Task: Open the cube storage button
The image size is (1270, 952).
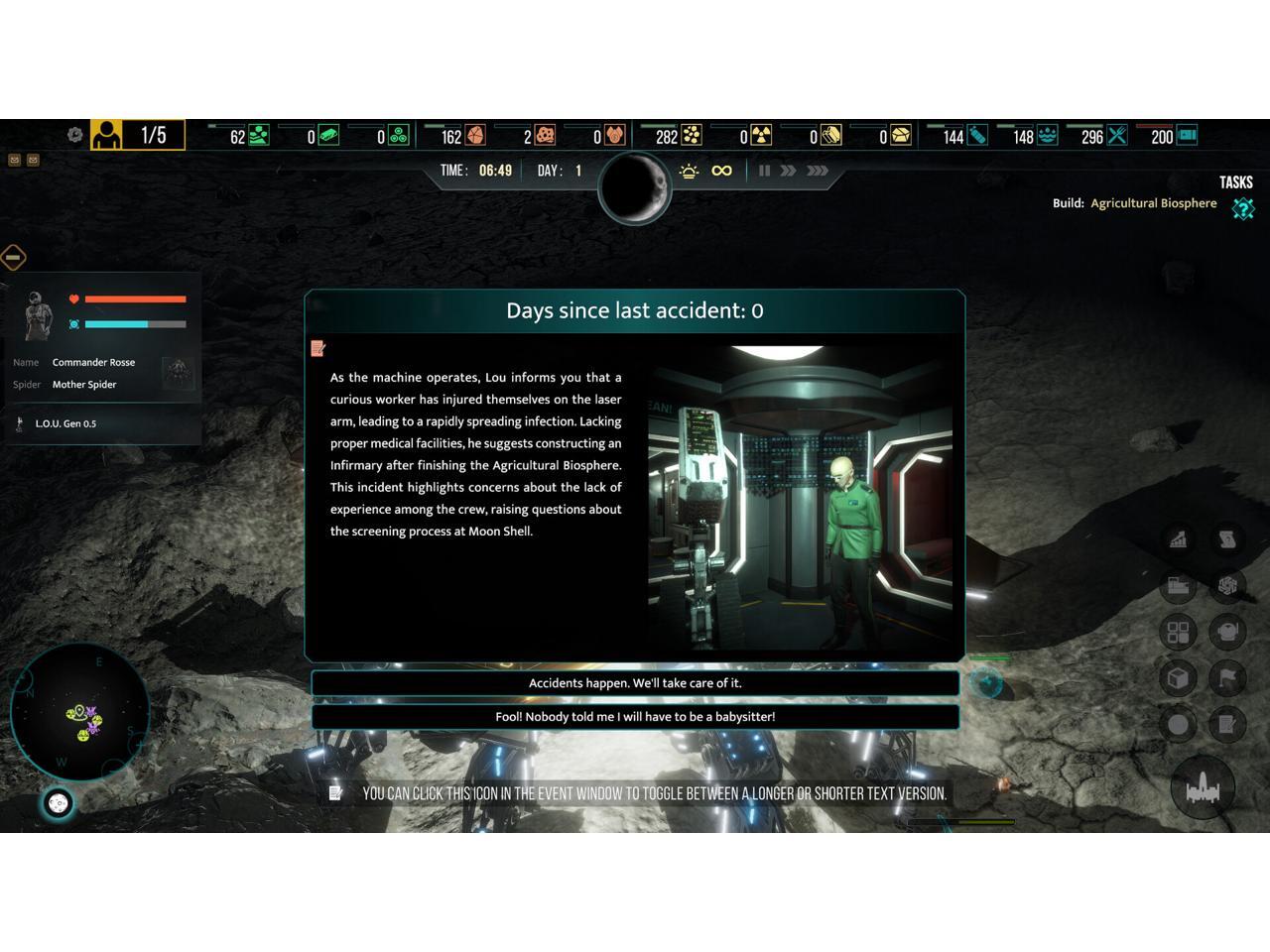Action: pyautogui.click(x=1178, y=678)
